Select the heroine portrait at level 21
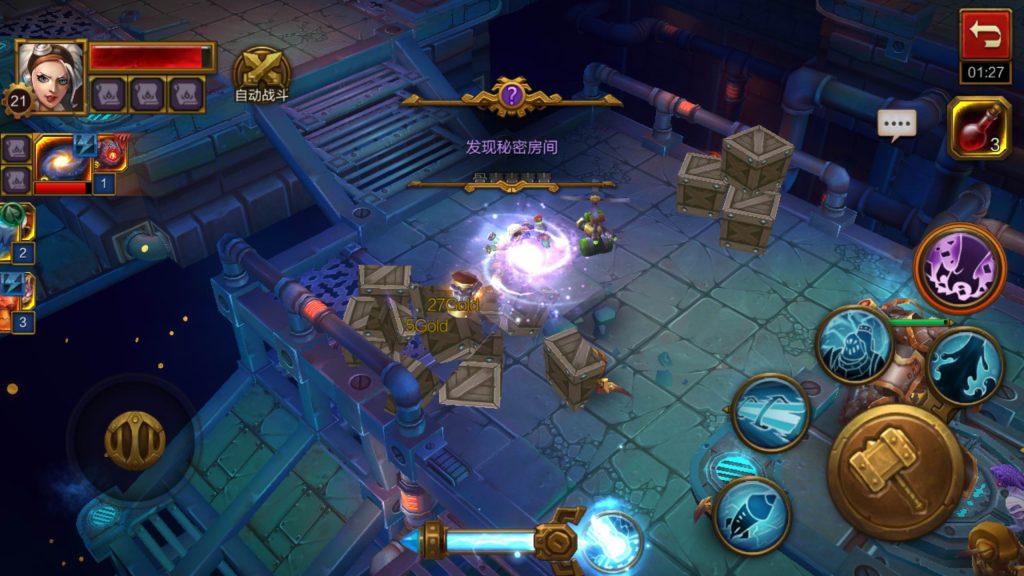The height and width of the screenshot is (576, 1024). pyautogui.click(x=50, y=76)
